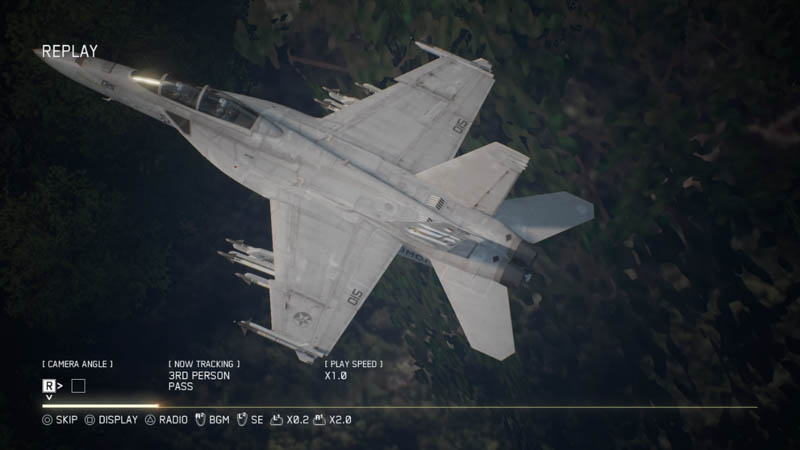Select the camera angle square box
This screenshot has height=450, width=800.
coord(78,385)
